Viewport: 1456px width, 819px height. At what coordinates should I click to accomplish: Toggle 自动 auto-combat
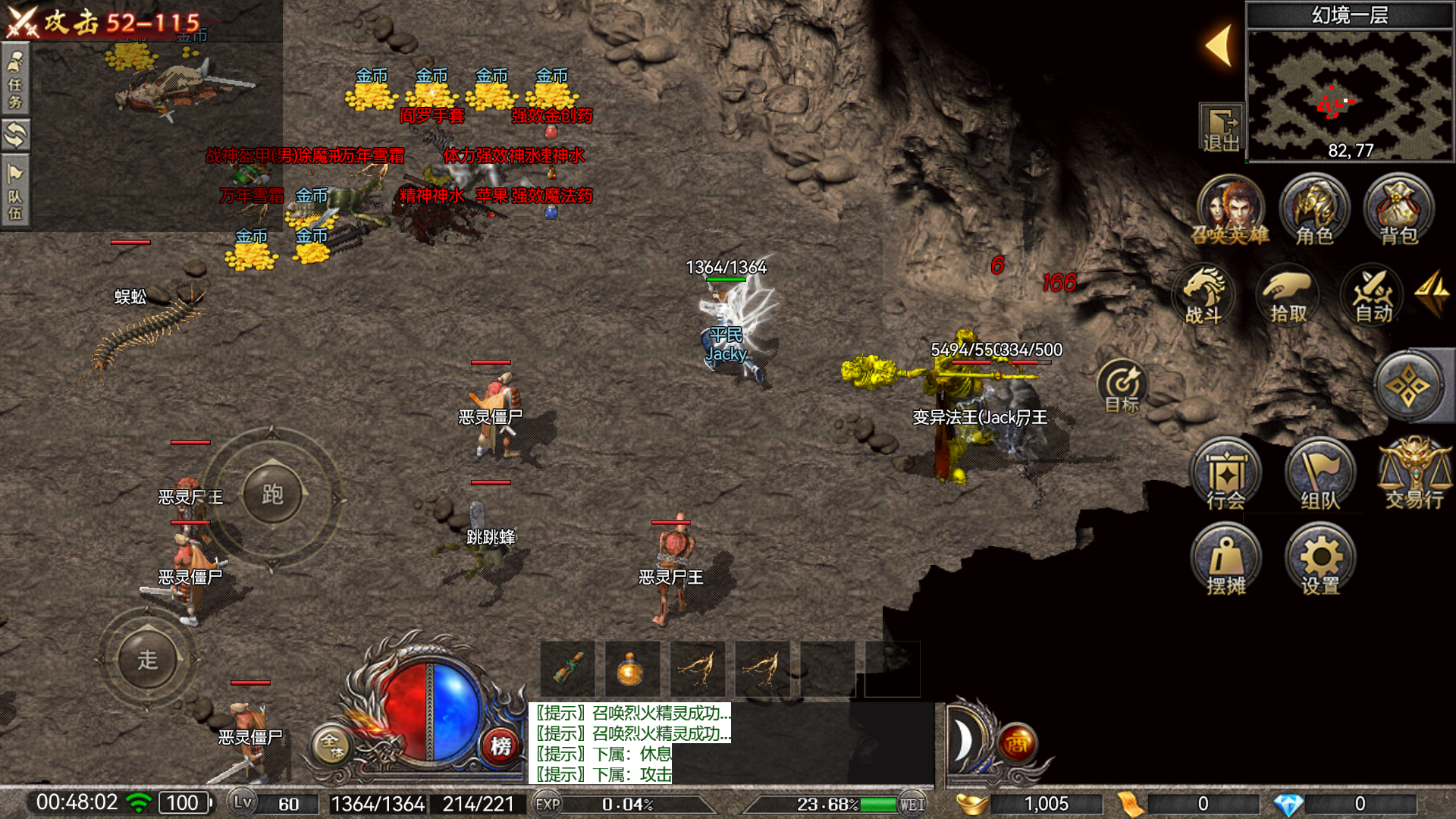coord(1373,296)
